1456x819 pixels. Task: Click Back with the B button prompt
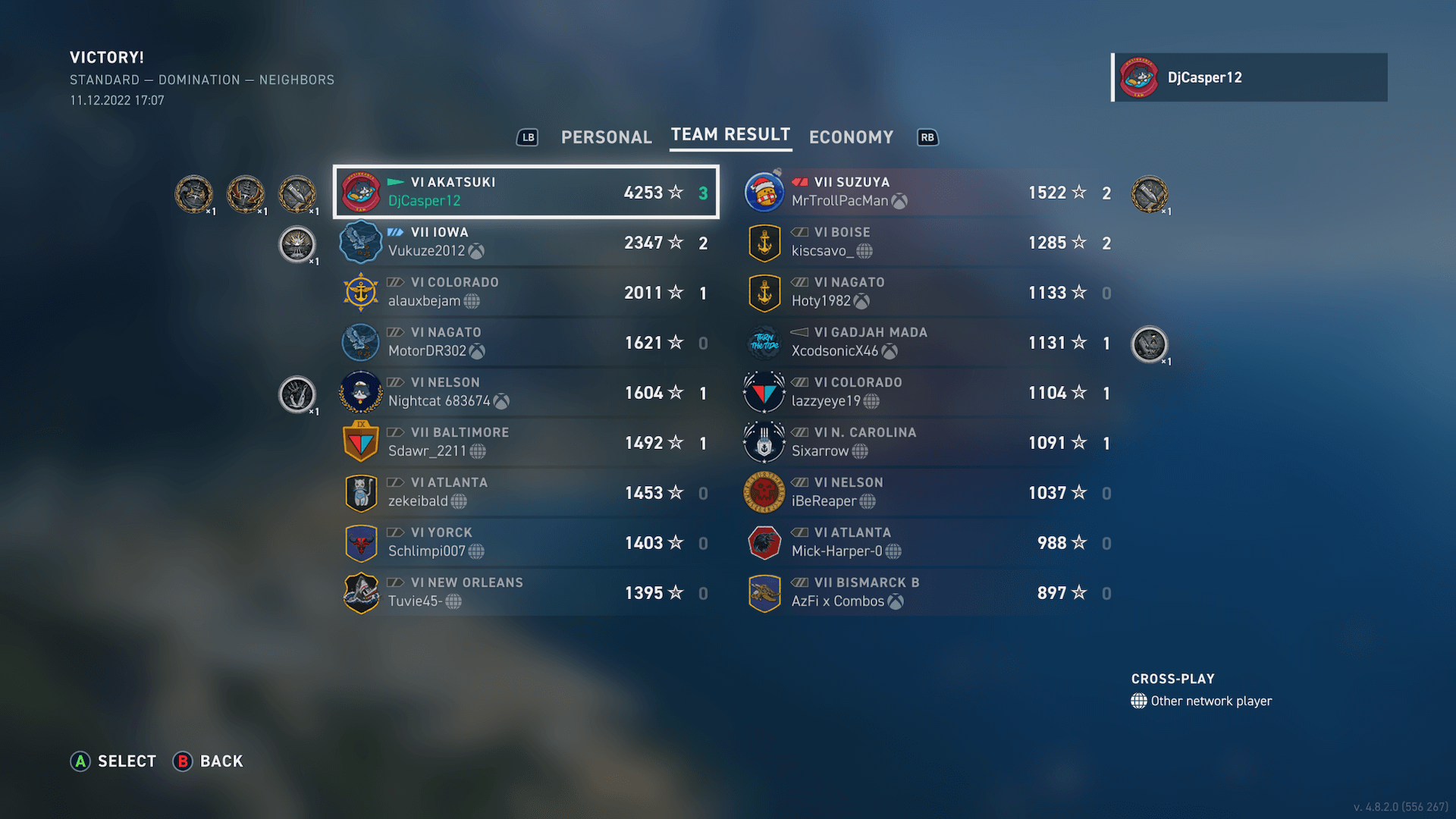tap(209, 761)
